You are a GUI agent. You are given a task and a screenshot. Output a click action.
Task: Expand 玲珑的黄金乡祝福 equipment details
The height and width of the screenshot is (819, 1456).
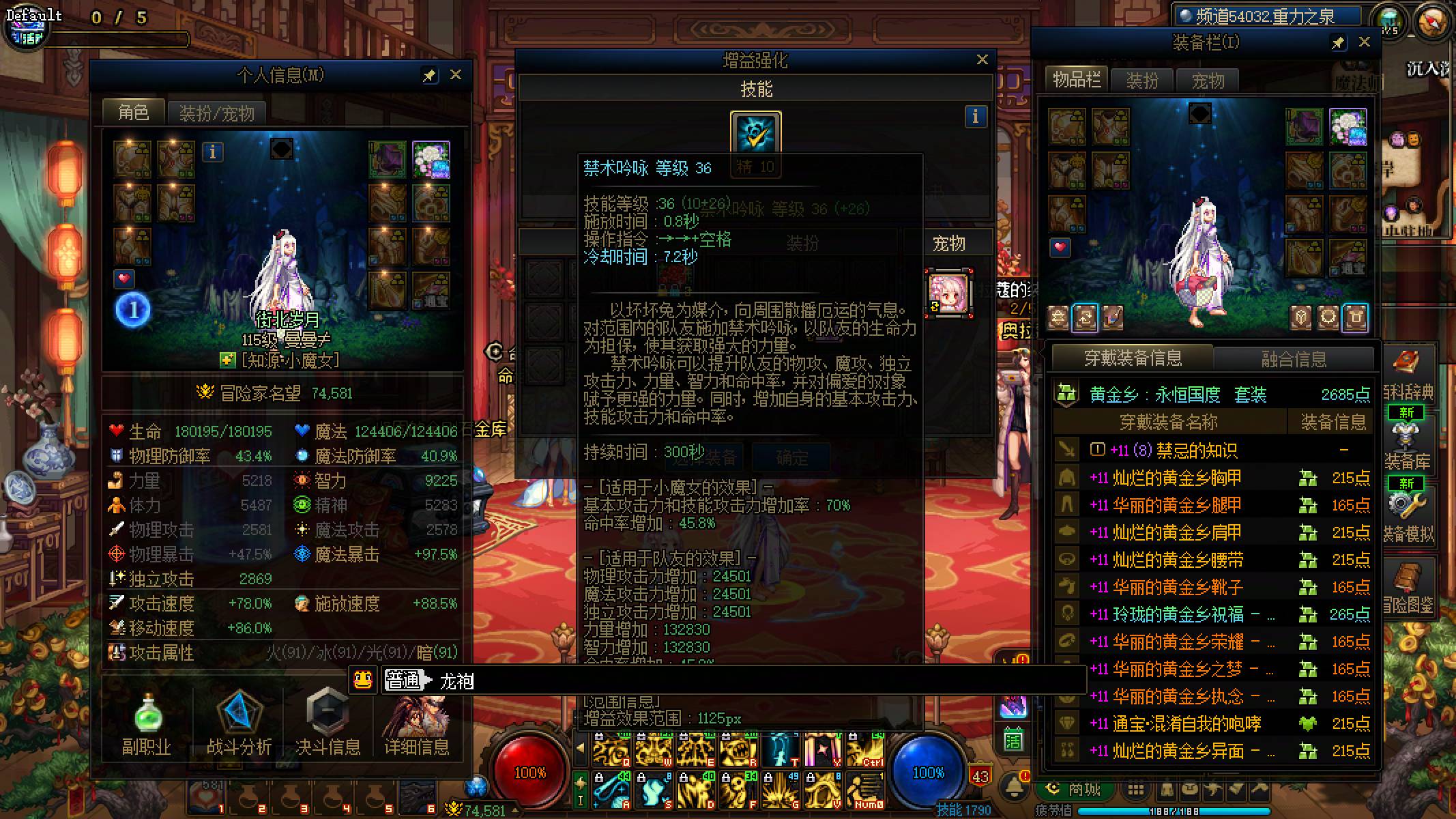click(x=1272, y=614)
